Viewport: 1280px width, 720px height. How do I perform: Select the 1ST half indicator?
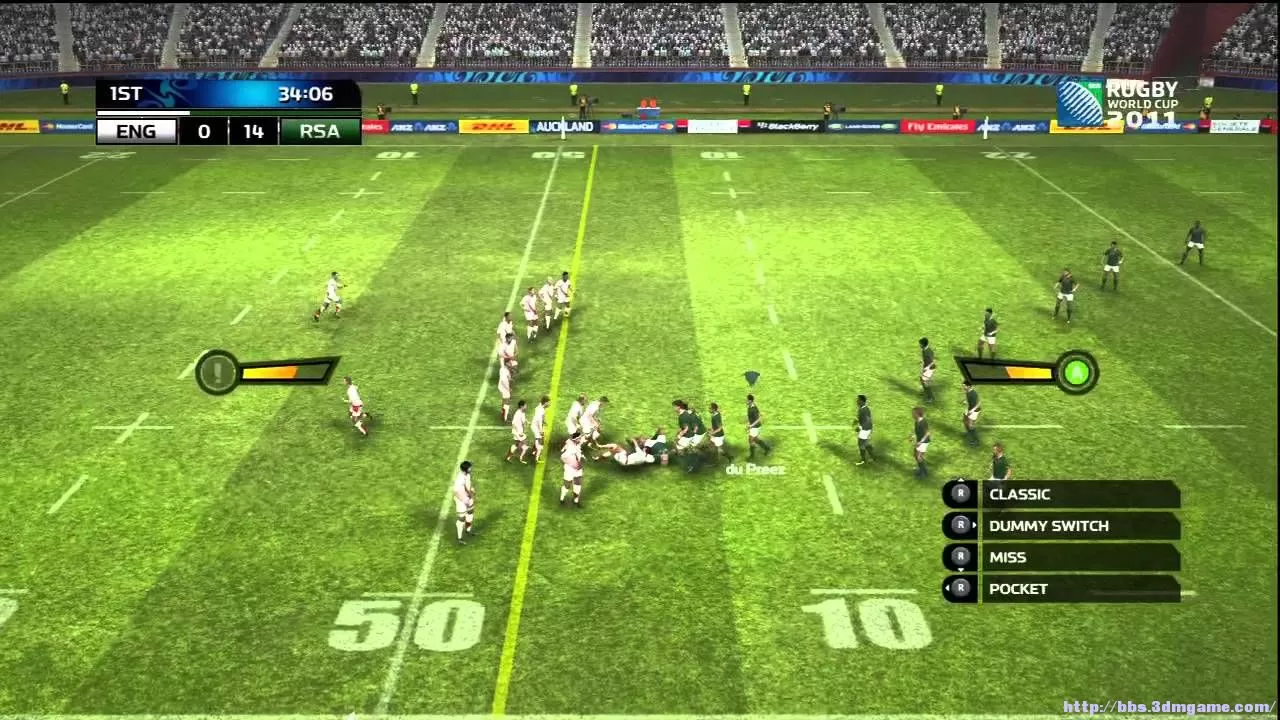[x=124, y=94]
